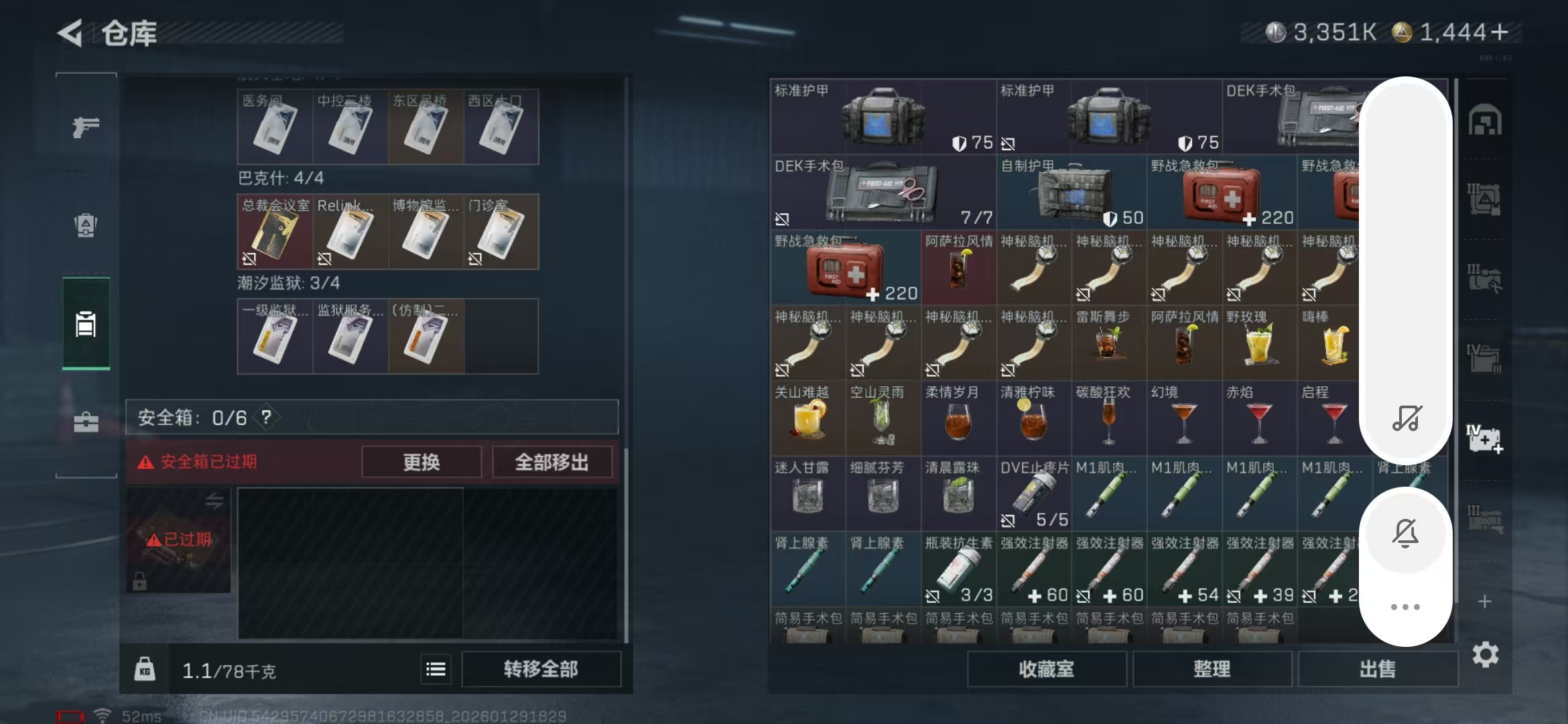Click the briefcase tab at sidebar bottom

point(87,422)
